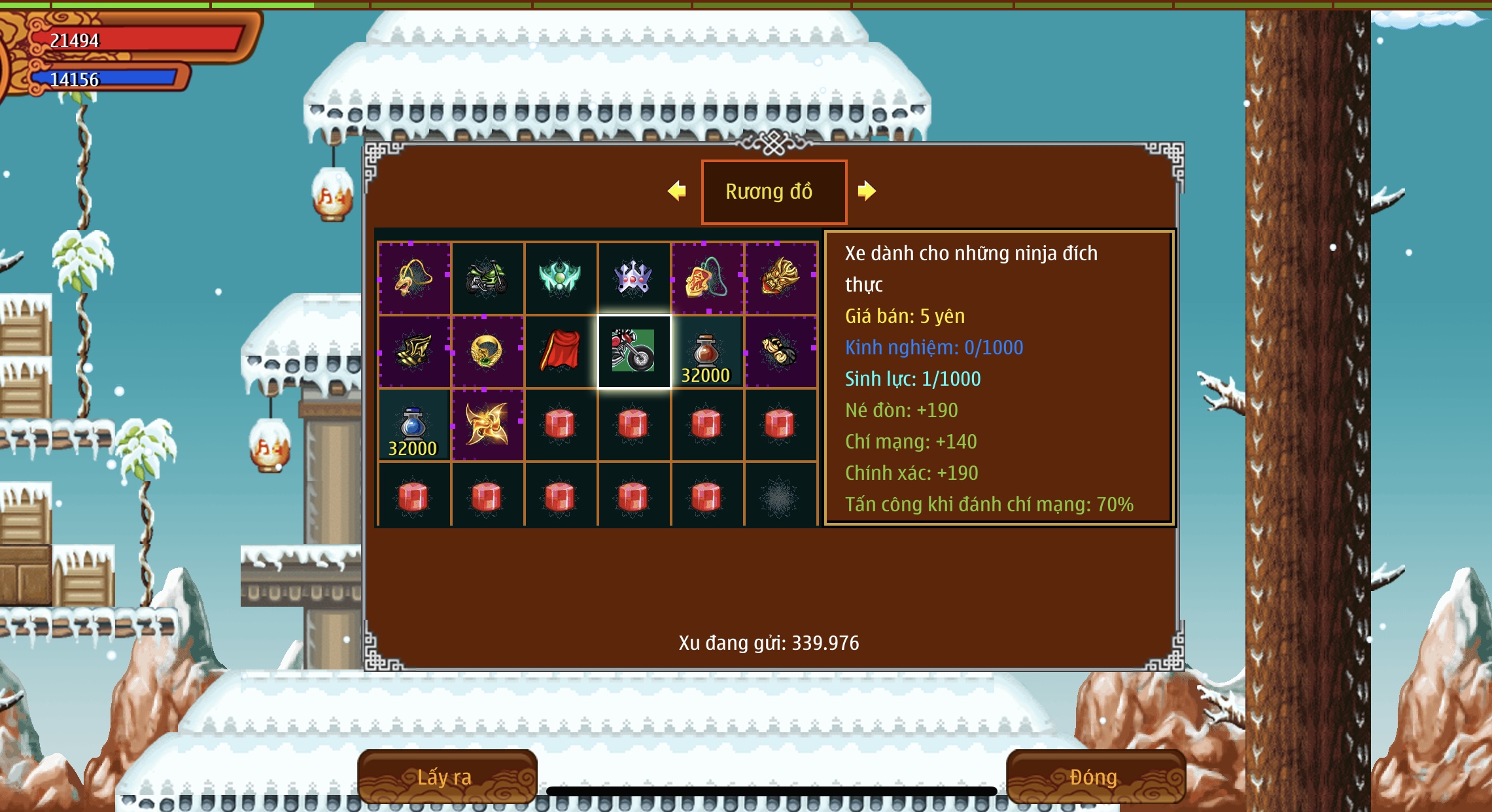Screen dimensions: 1492x812
Task: Pick the golden demon mask item
Action: coord(780,278)
